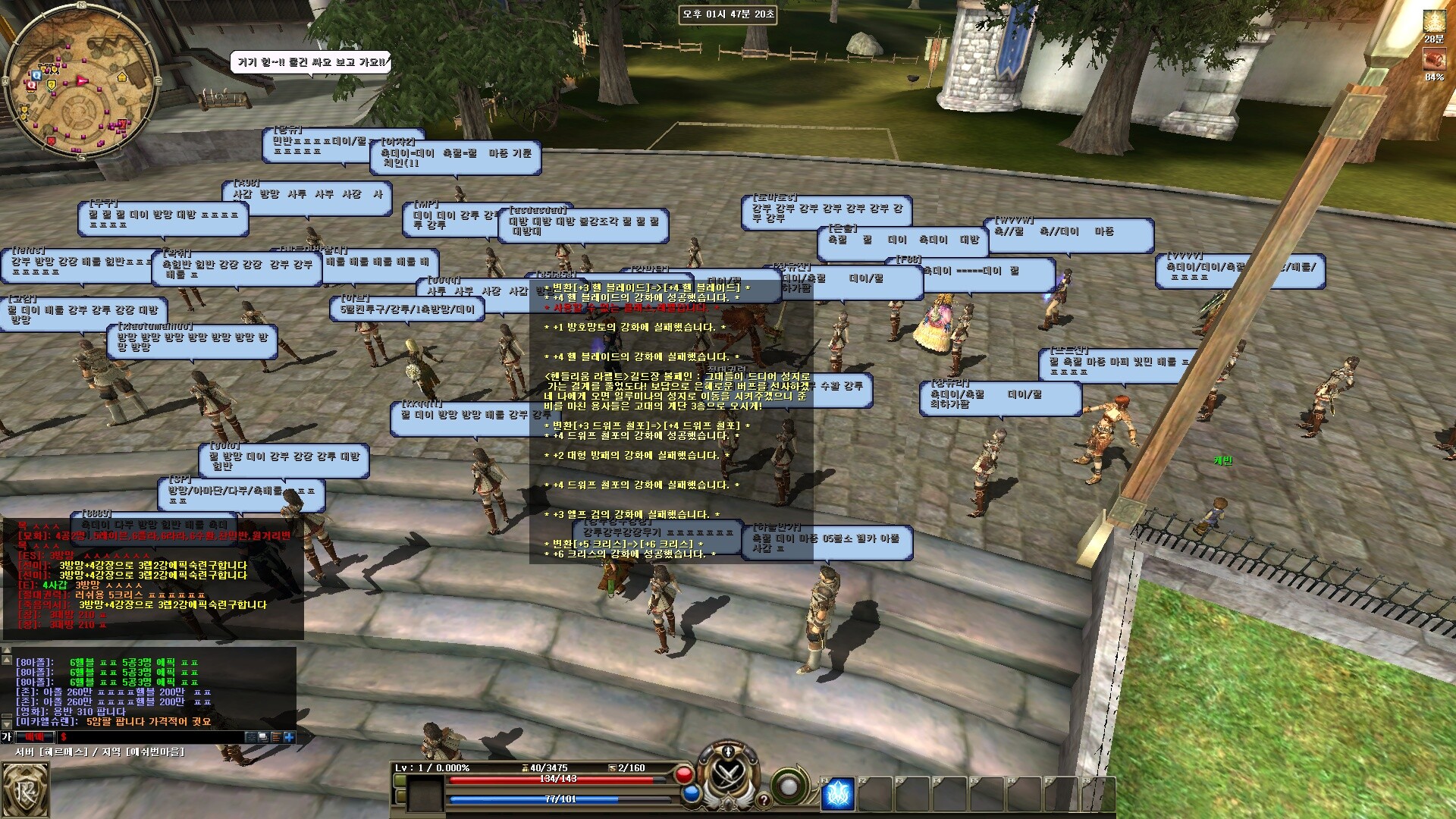Focus the chat text input field
1456x819 pixels.
coord(152,737)
